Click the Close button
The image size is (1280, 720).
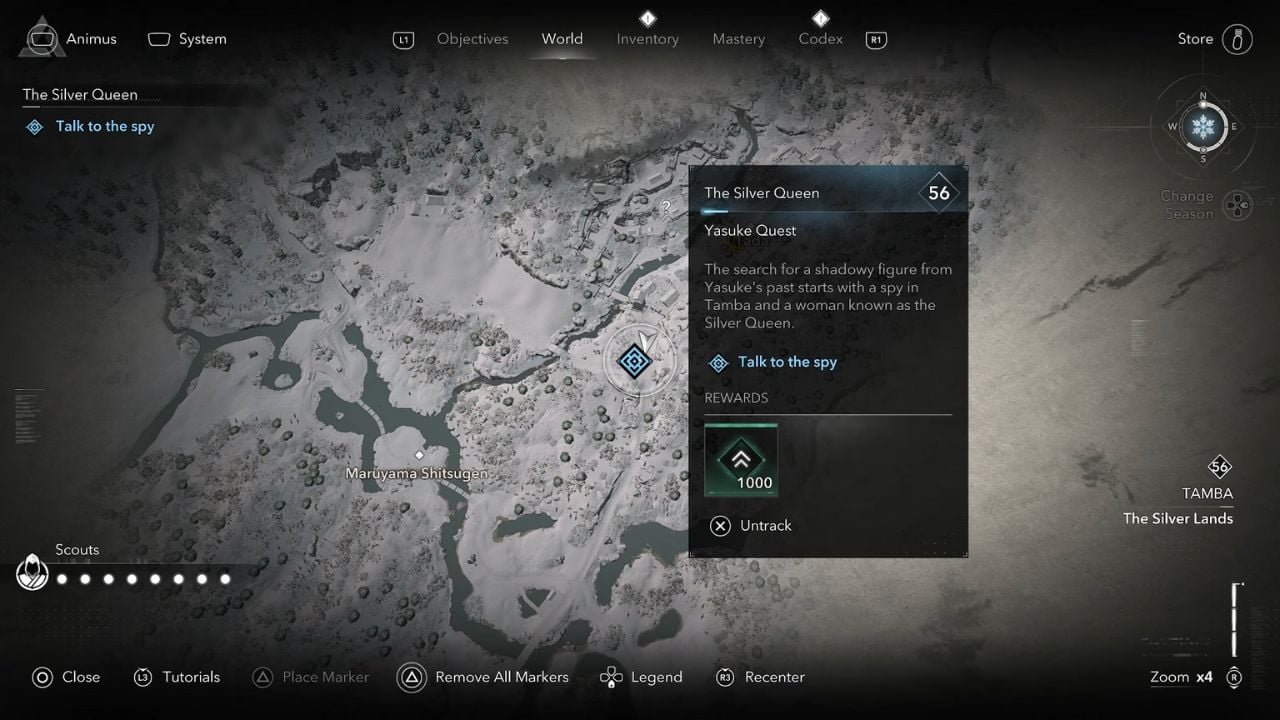coord(66,677)
